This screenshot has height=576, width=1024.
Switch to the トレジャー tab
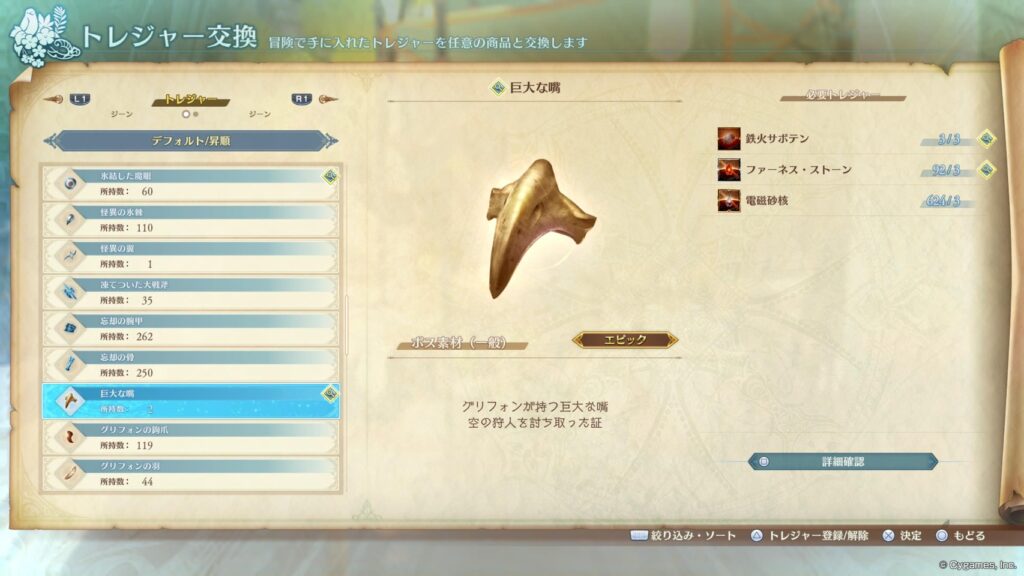pyautogui.click(x=190, y=100)
